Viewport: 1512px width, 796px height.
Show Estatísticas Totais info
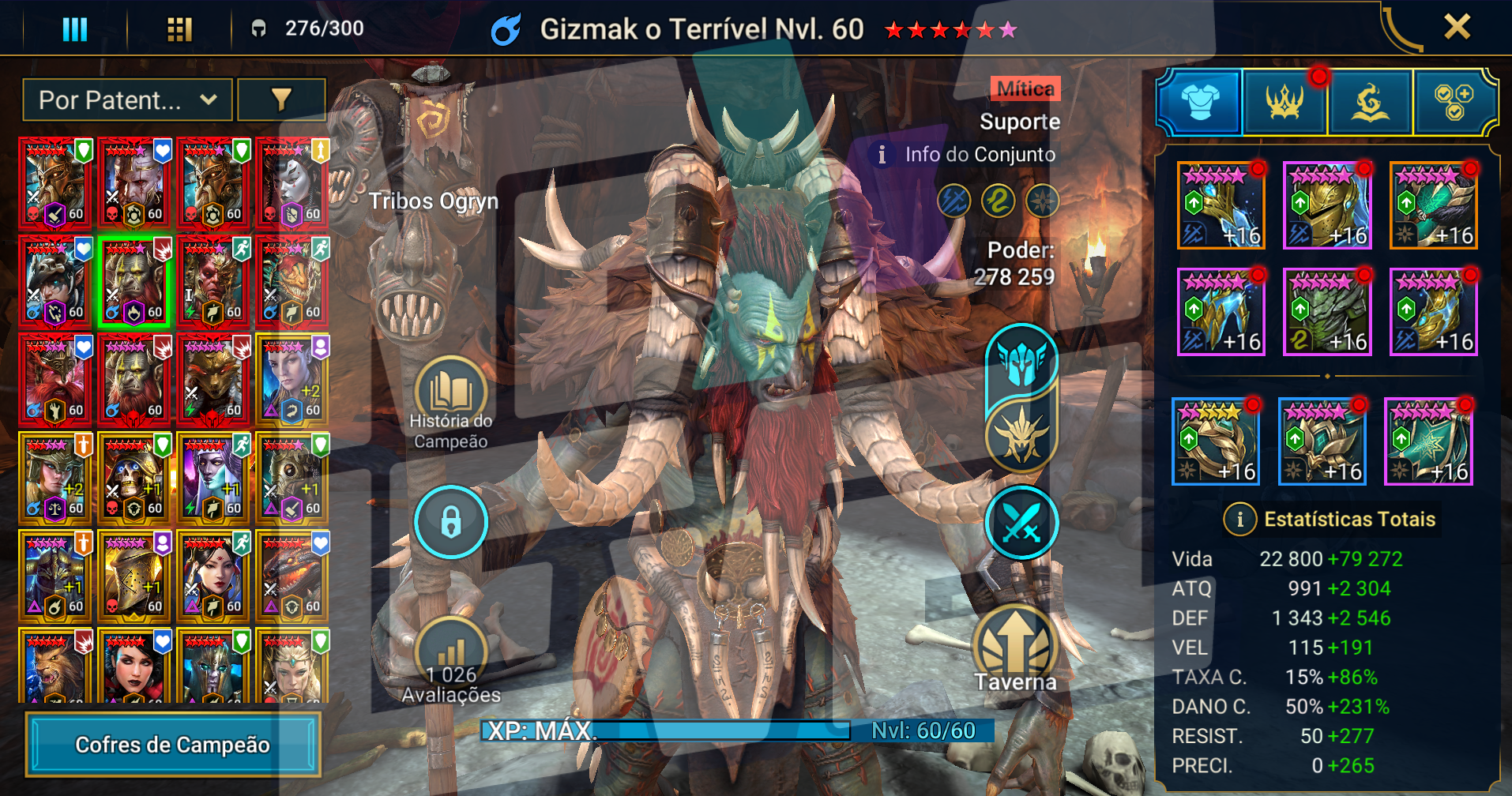[1240, 519]
